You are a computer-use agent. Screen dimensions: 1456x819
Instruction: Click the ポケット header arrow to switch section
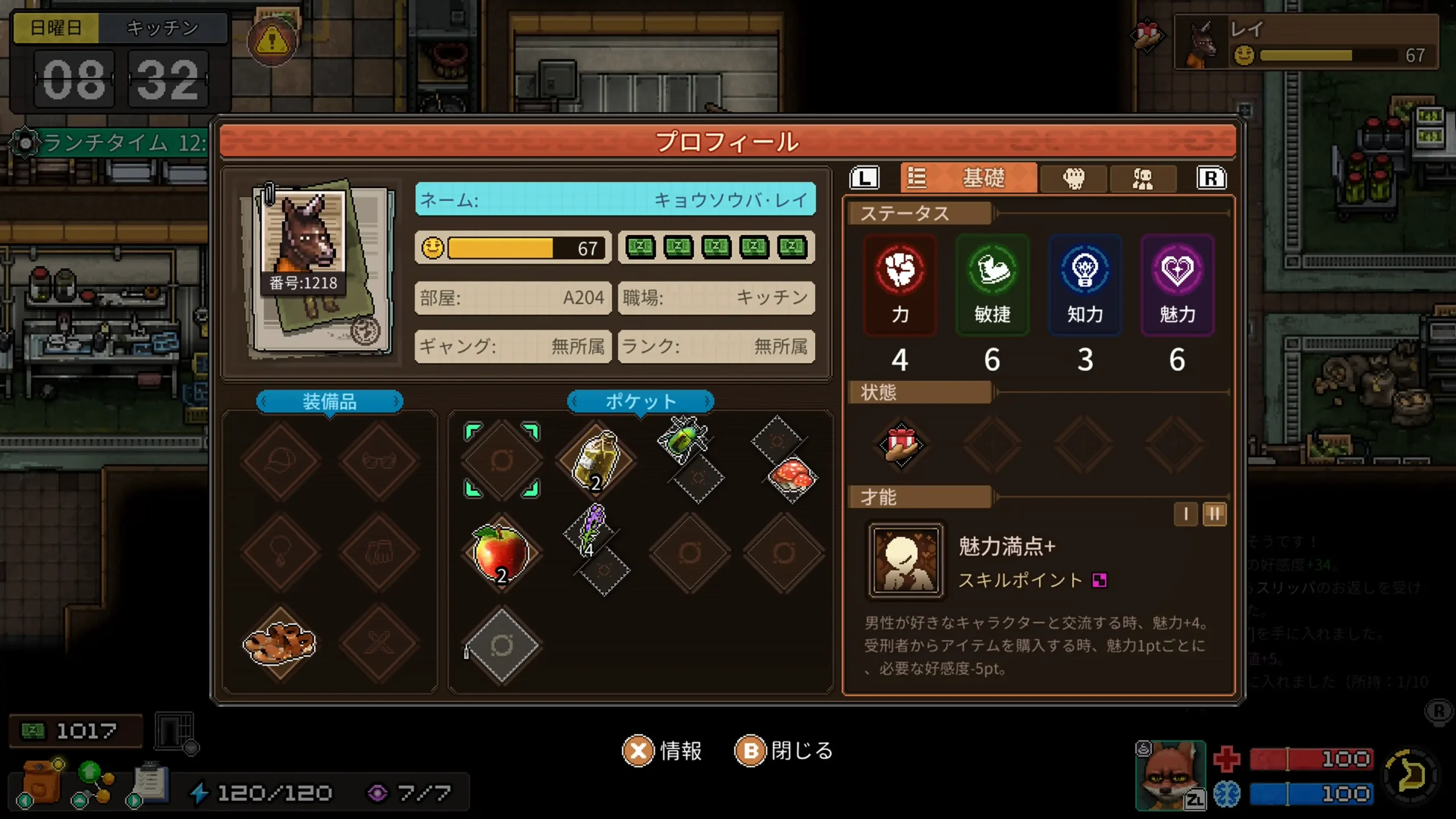click(x=706, y=401)
